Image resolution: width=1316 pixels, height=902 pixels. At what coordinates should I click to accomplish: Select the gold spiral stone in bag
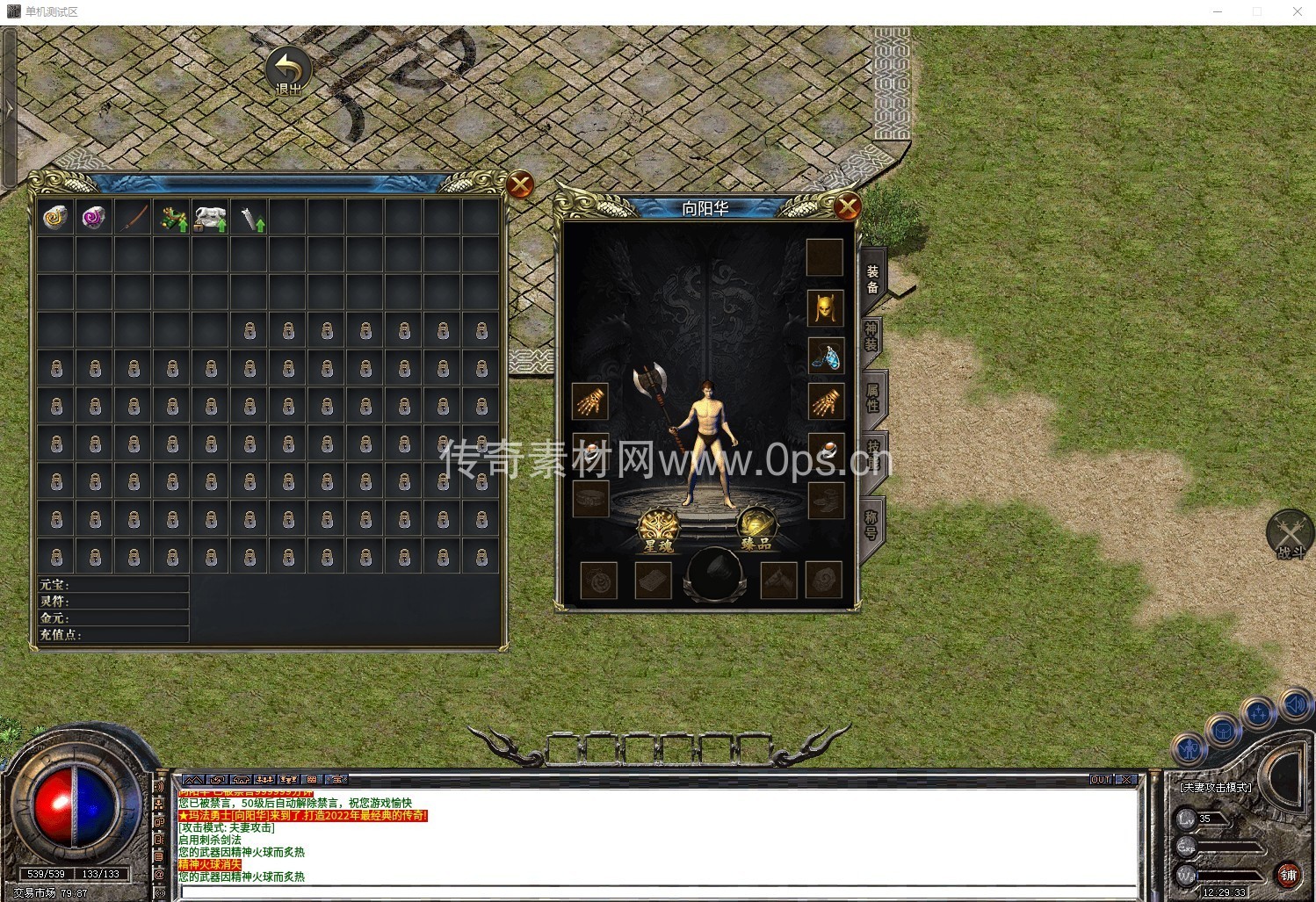(x=56, y=218)
